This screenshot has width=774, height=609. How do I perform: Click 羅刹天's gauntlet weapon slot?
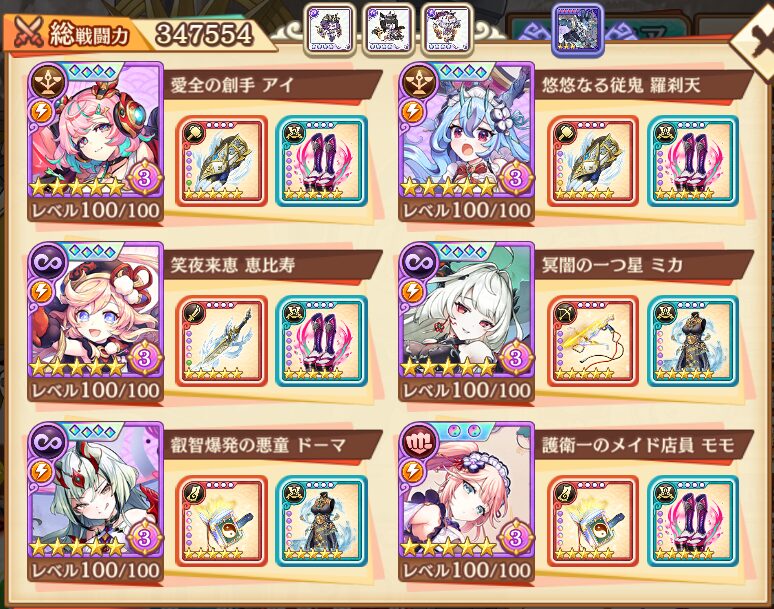point(593,160)
